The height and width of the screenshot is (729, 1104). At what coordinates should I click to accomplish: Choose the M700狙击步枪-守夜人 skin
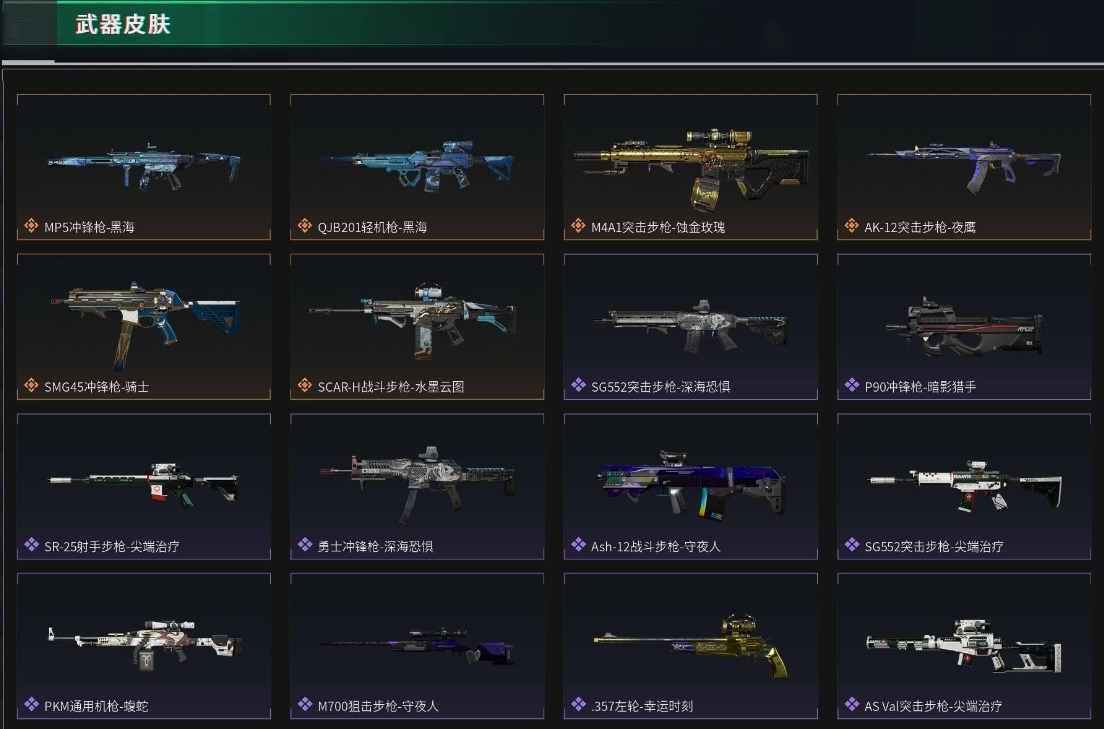(x=417, y=645)
